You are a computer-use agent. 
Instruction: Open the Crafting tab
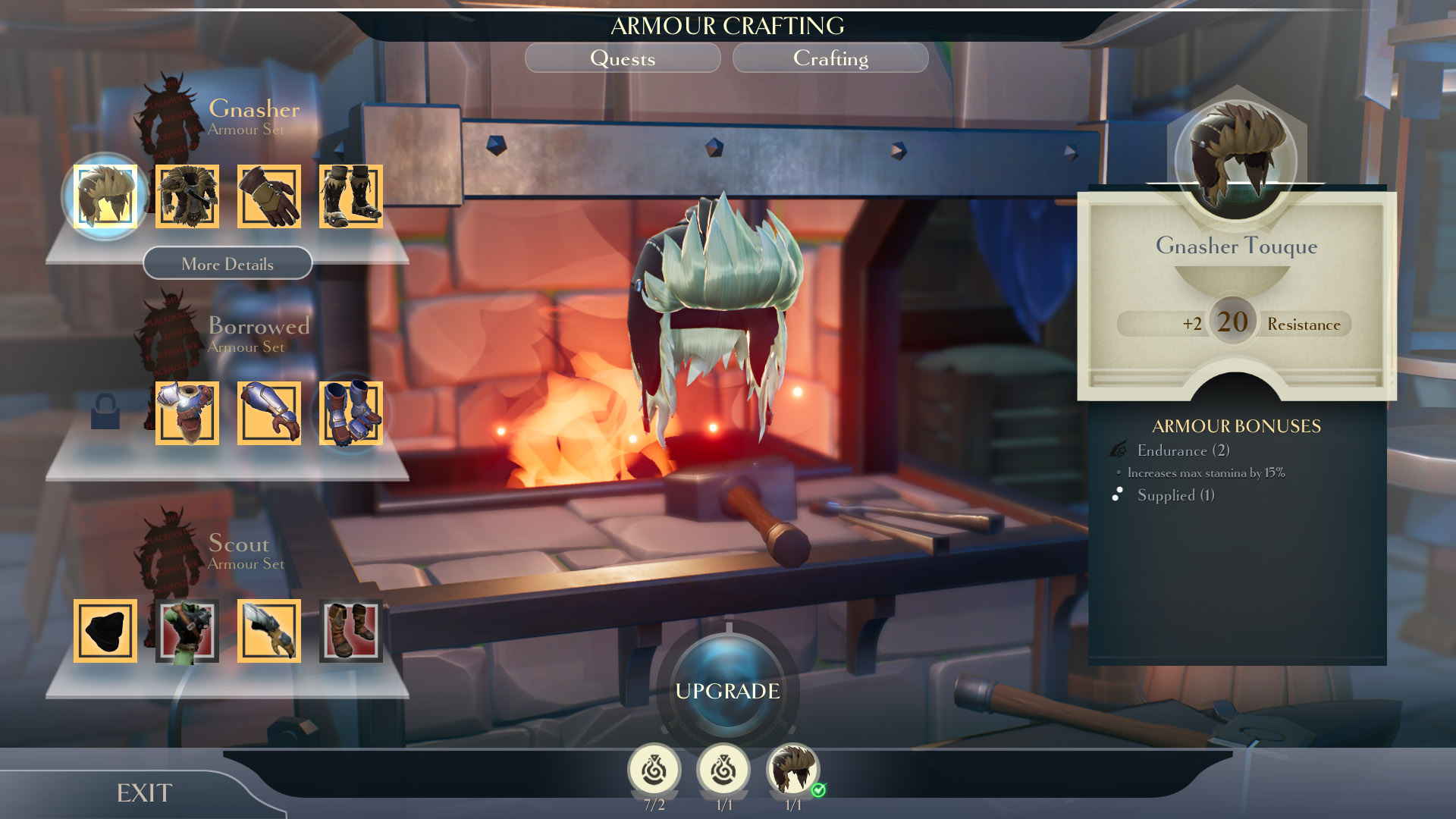pyautogui.click(x=830, y=58)
